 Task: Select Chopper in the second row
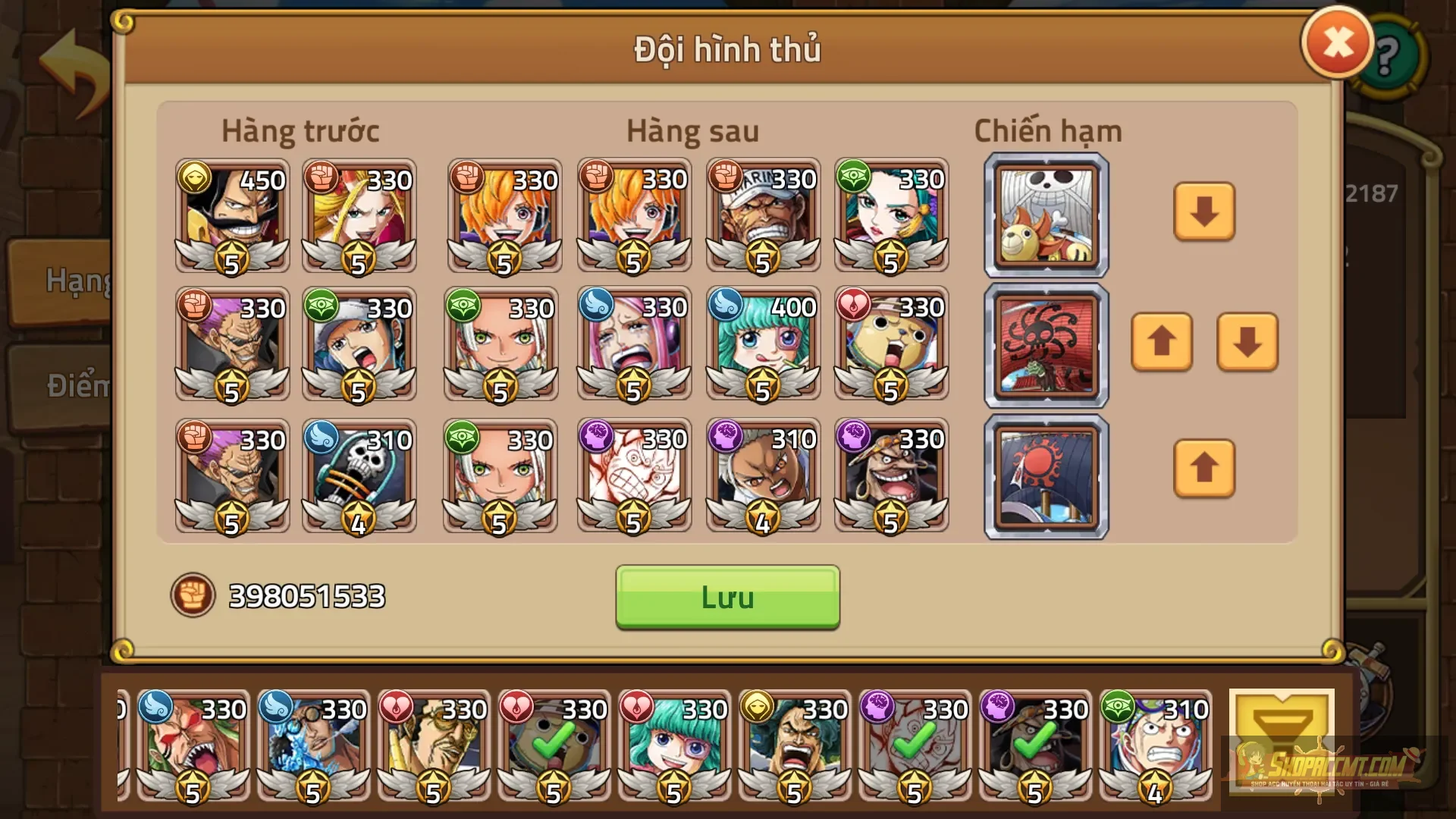(x=891, y=345)
